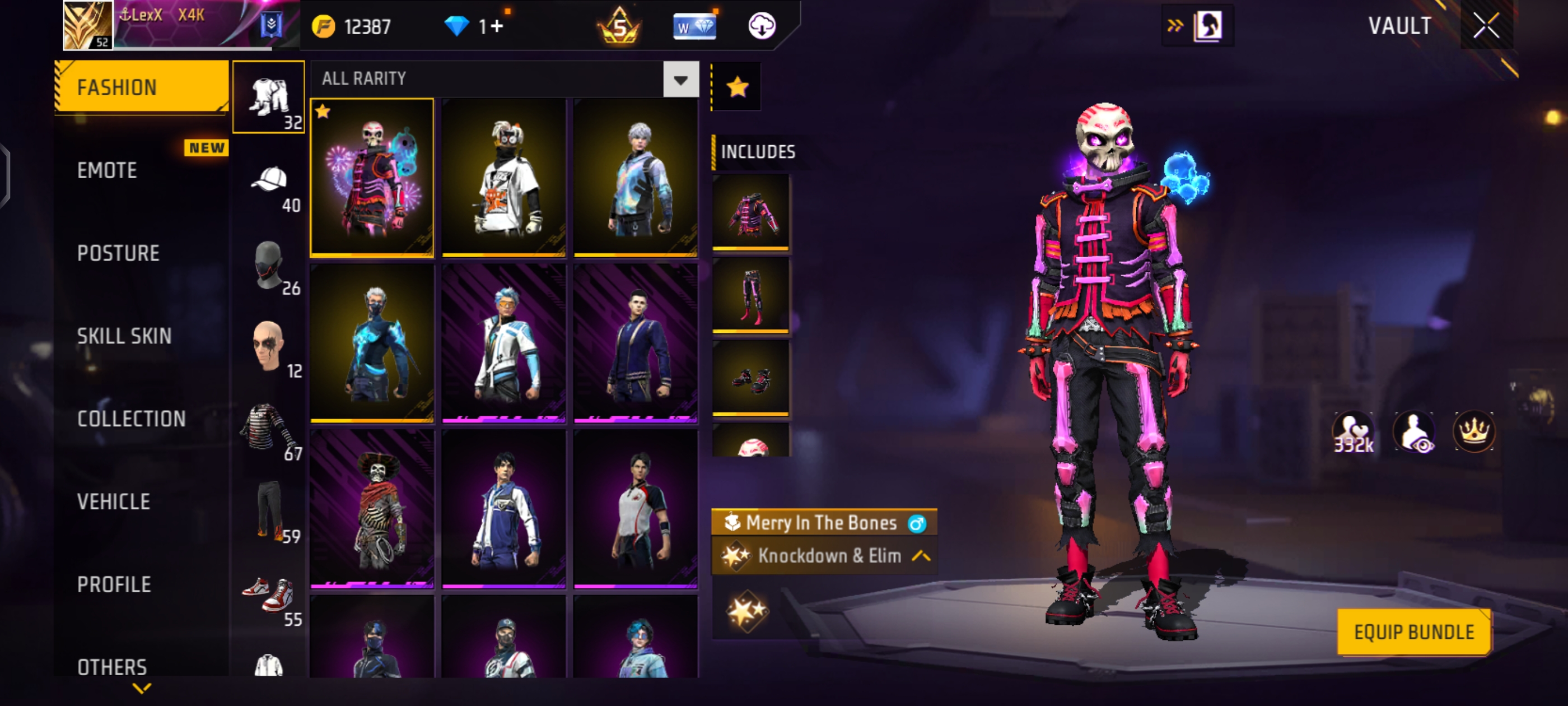Collapse the Knockdown & Elim effects panel
This screenshot has height=706, width=1568.
pos(921,556)
